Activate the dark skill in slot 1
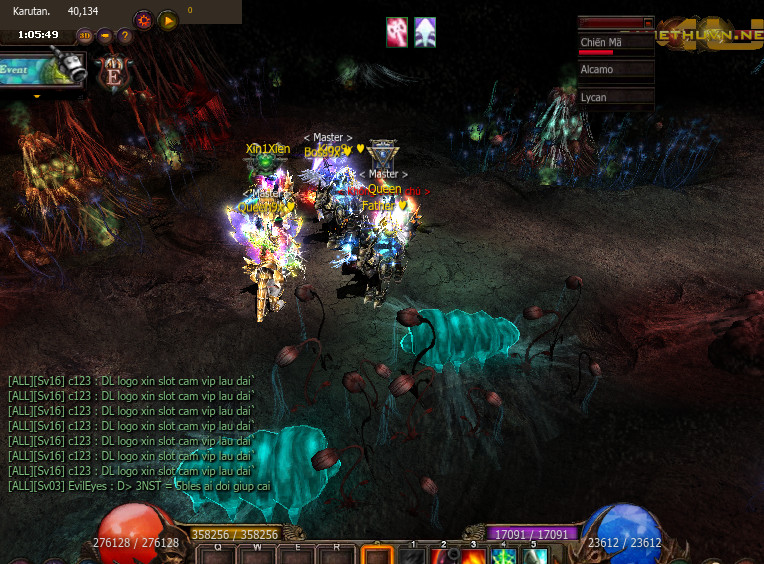The width and height of the screenshot is (764, 564). pyautogui.click(x=413, y=556)
